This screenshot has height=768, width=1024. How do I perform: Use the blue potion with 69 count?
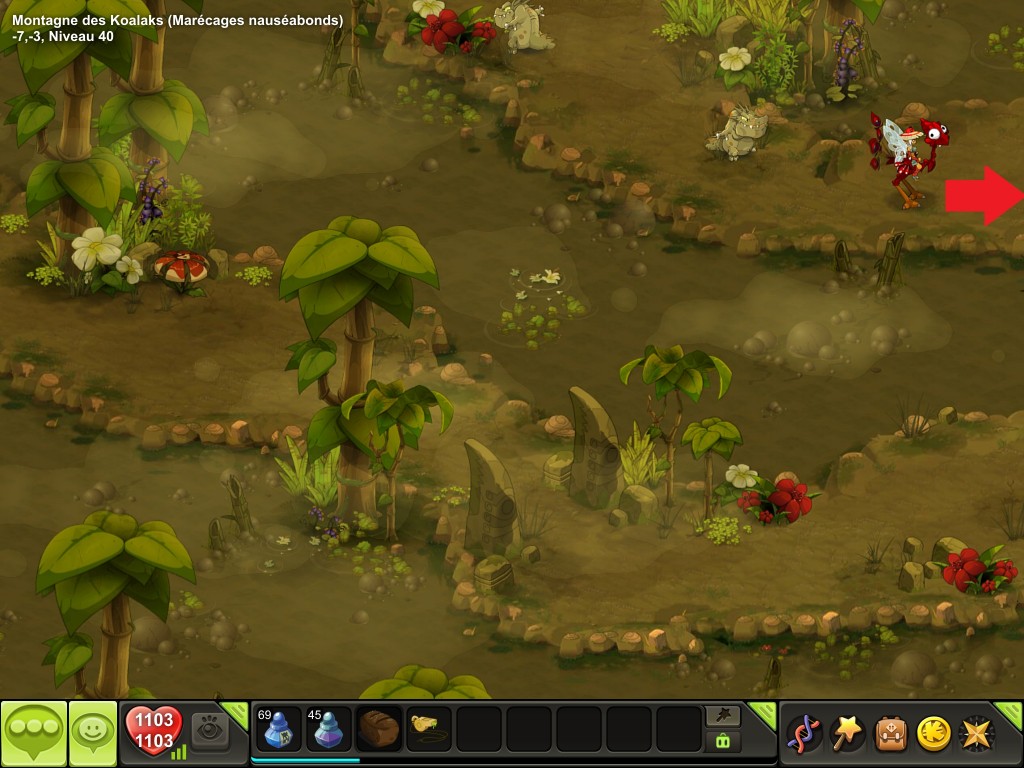tap(278, 729)
